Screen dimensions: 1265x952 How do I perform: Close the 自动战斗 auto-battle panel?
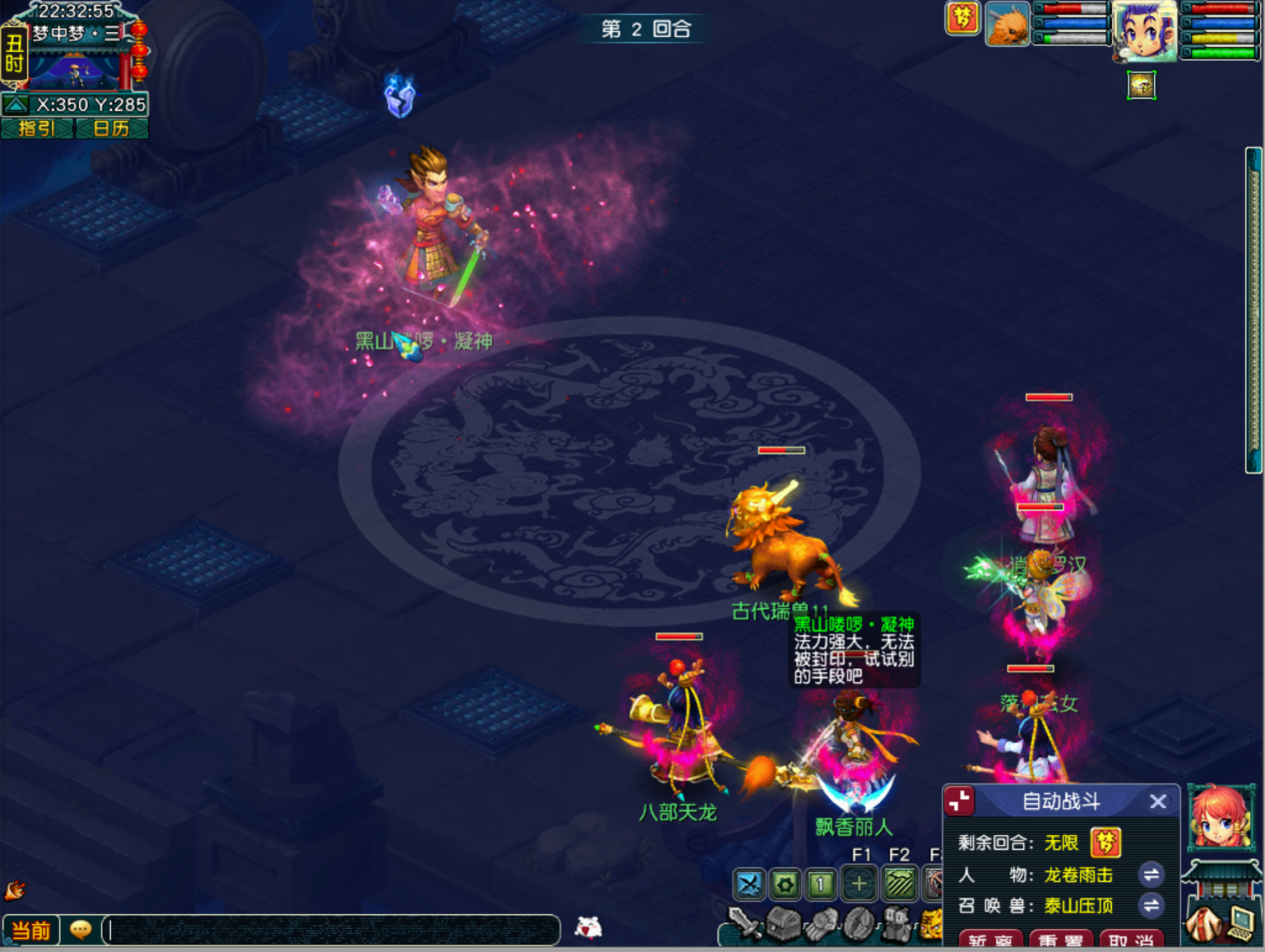point(1158,801)
